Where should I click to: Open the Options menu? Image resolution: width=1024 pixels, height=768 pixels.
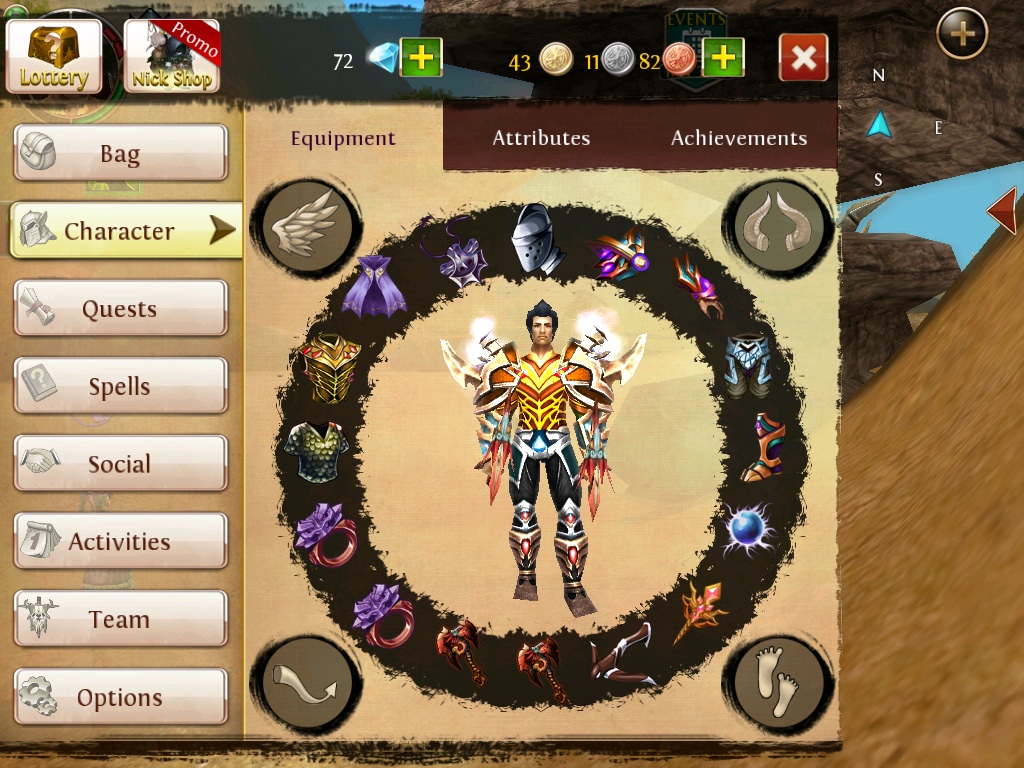tap(120, 697)
